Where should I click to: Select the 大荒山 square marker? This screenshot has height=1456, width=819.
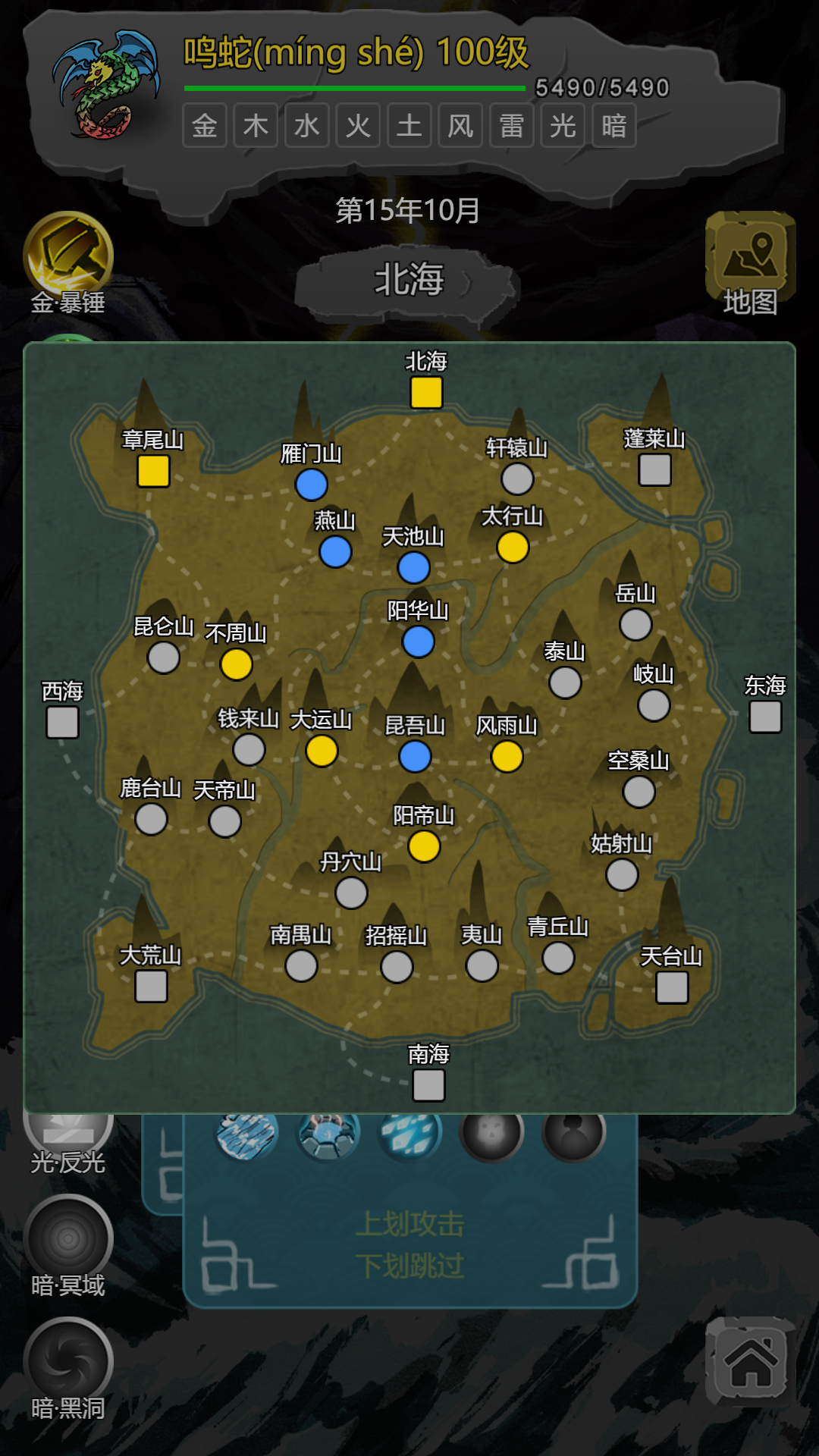pyautogui.click(x=151, y=987)
